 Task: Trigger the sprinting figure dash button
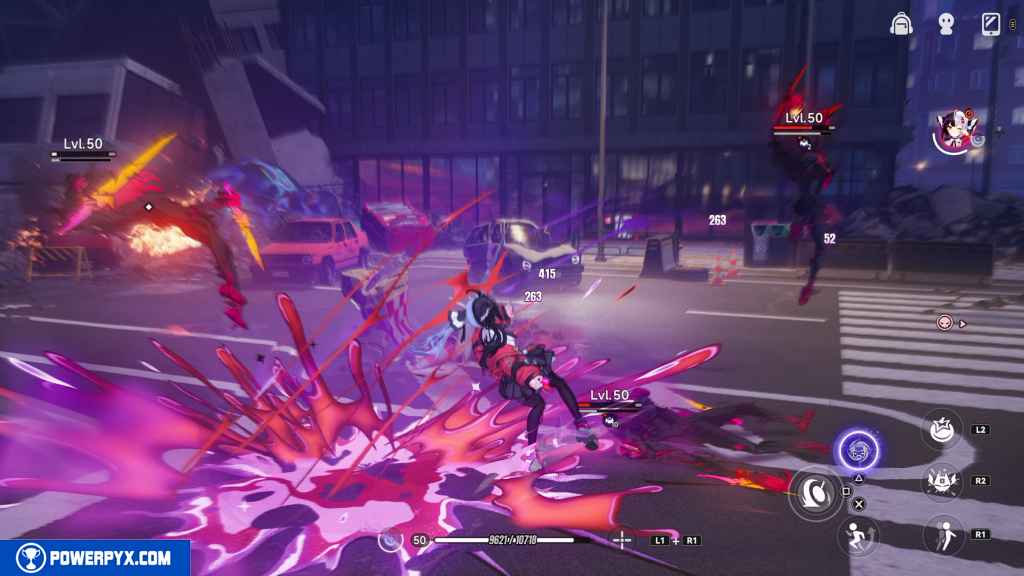[x=857, y=534]
